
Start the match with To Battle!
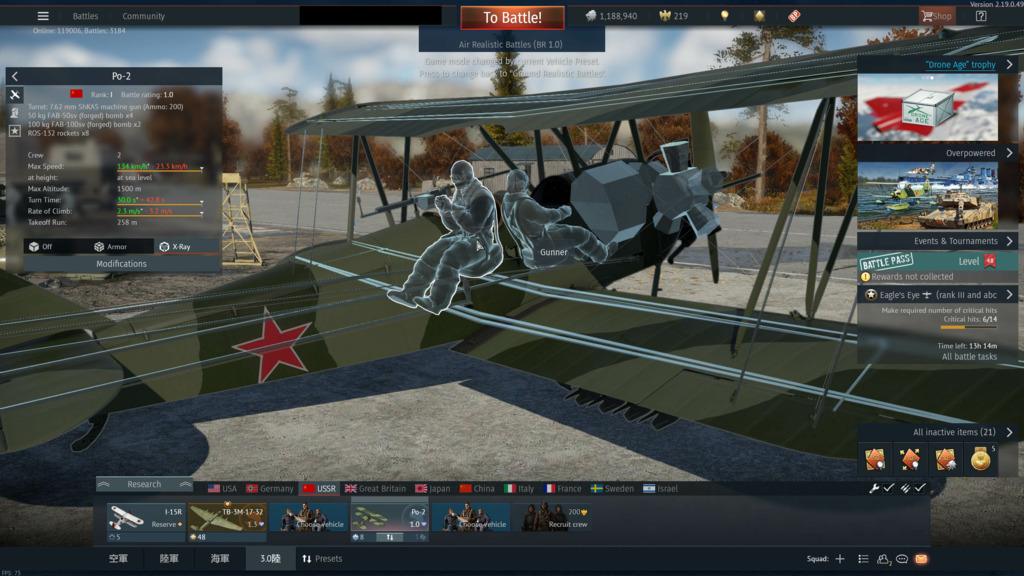point(512,17)
